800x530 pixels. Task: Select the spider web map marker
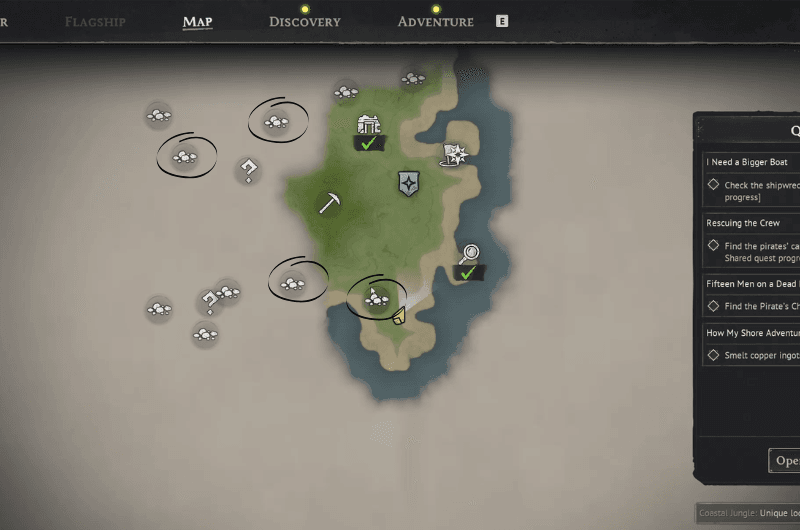(x=455, y=155)
